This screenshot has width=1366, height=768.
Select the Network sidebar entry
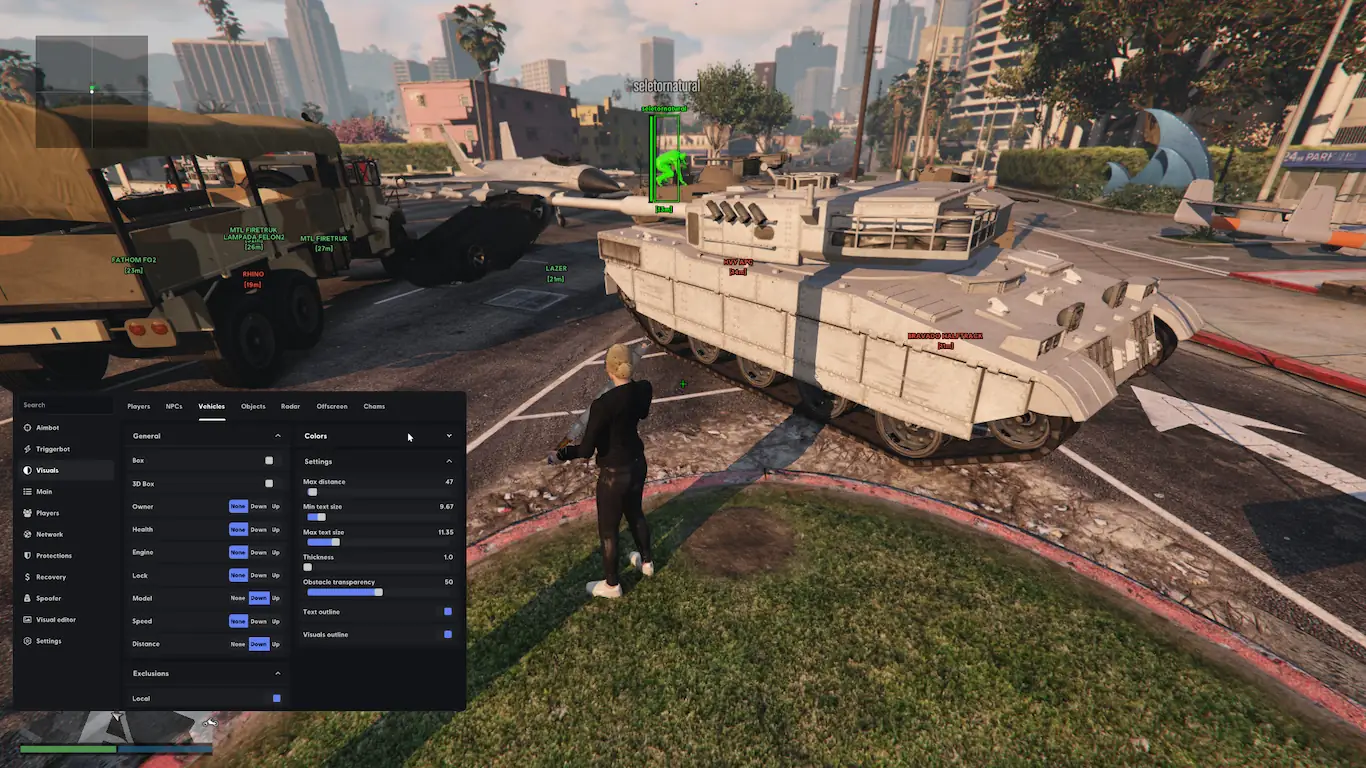click(x=49, y=534)
